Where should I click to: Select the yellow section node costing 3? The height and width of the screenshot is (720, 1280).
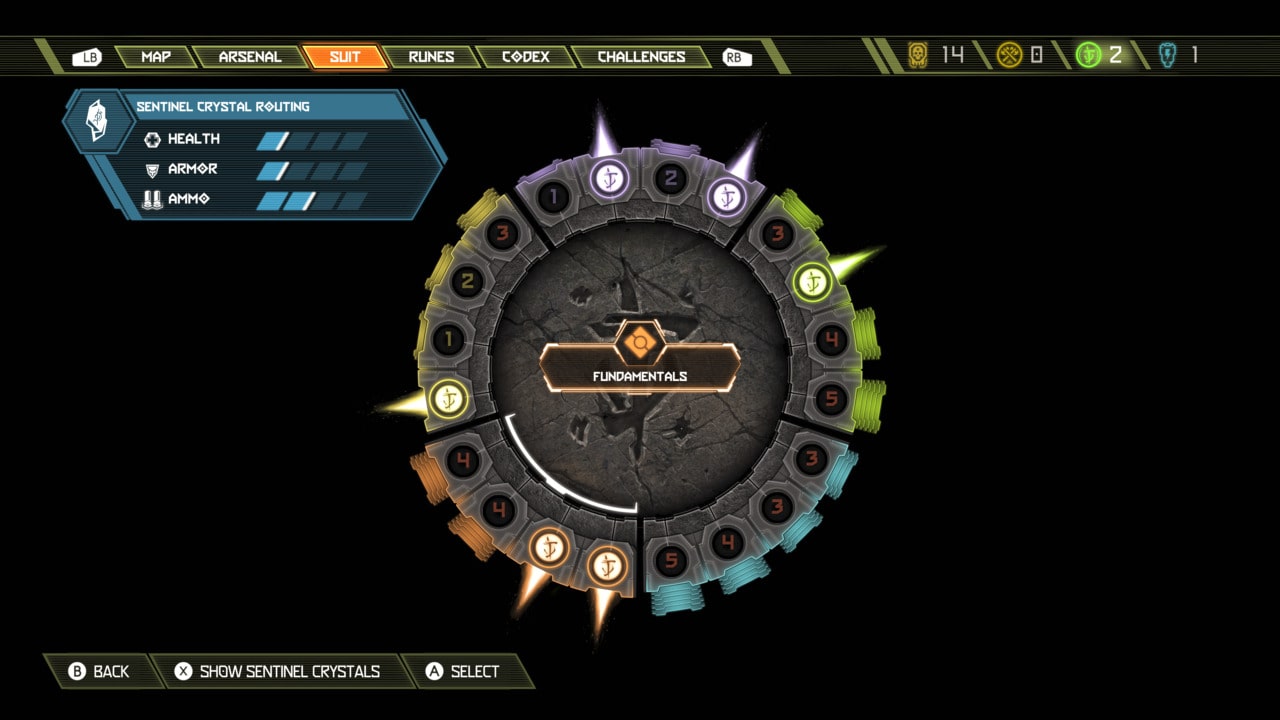pyautogui.click(x=502, y=234)
